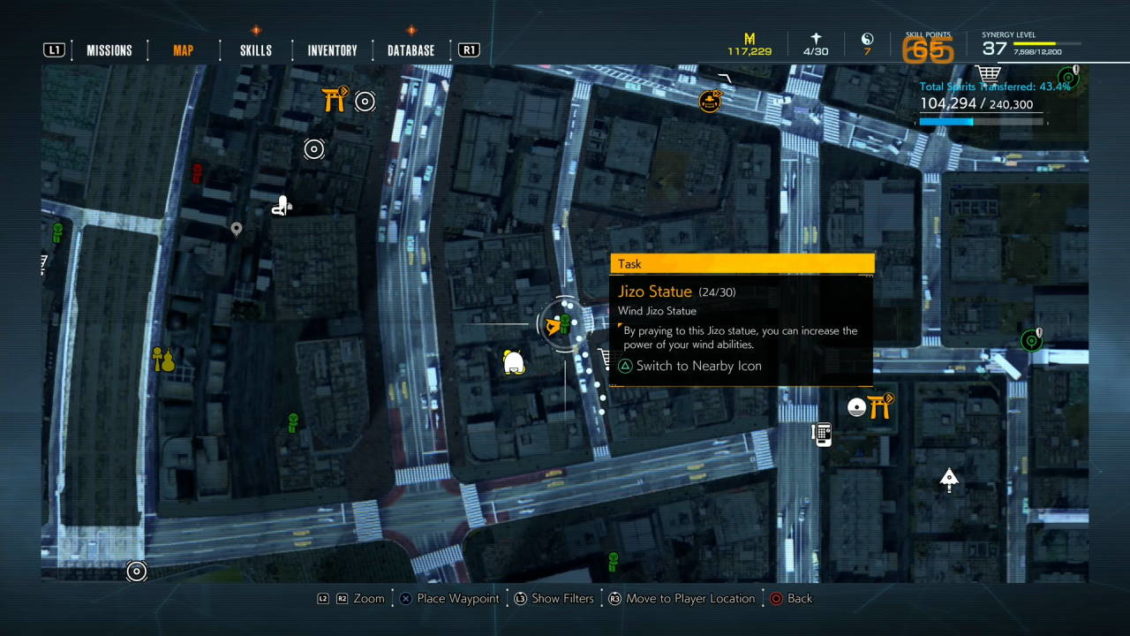Select the highlighted Map tab
Image resolution: width=1130 pixels, height=636 pixels.
coord(183,50)
